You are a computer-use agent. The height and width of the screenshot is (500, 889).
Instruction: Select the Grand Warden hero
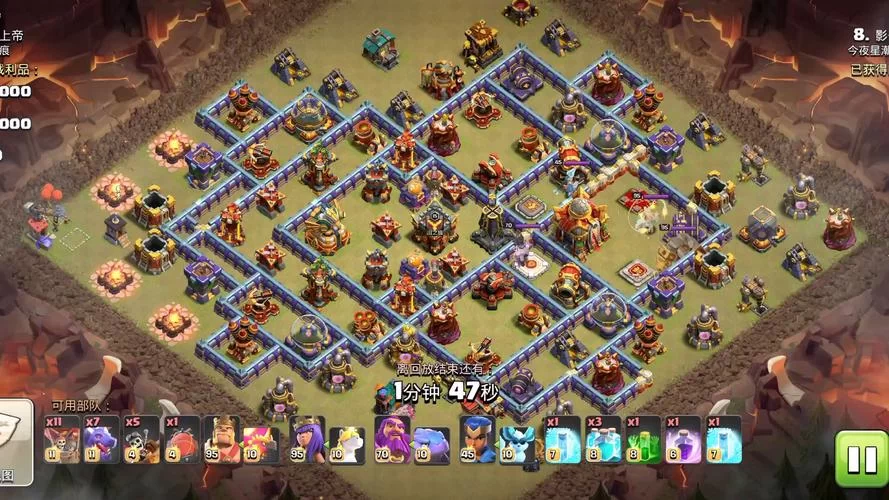click(392, 440)
